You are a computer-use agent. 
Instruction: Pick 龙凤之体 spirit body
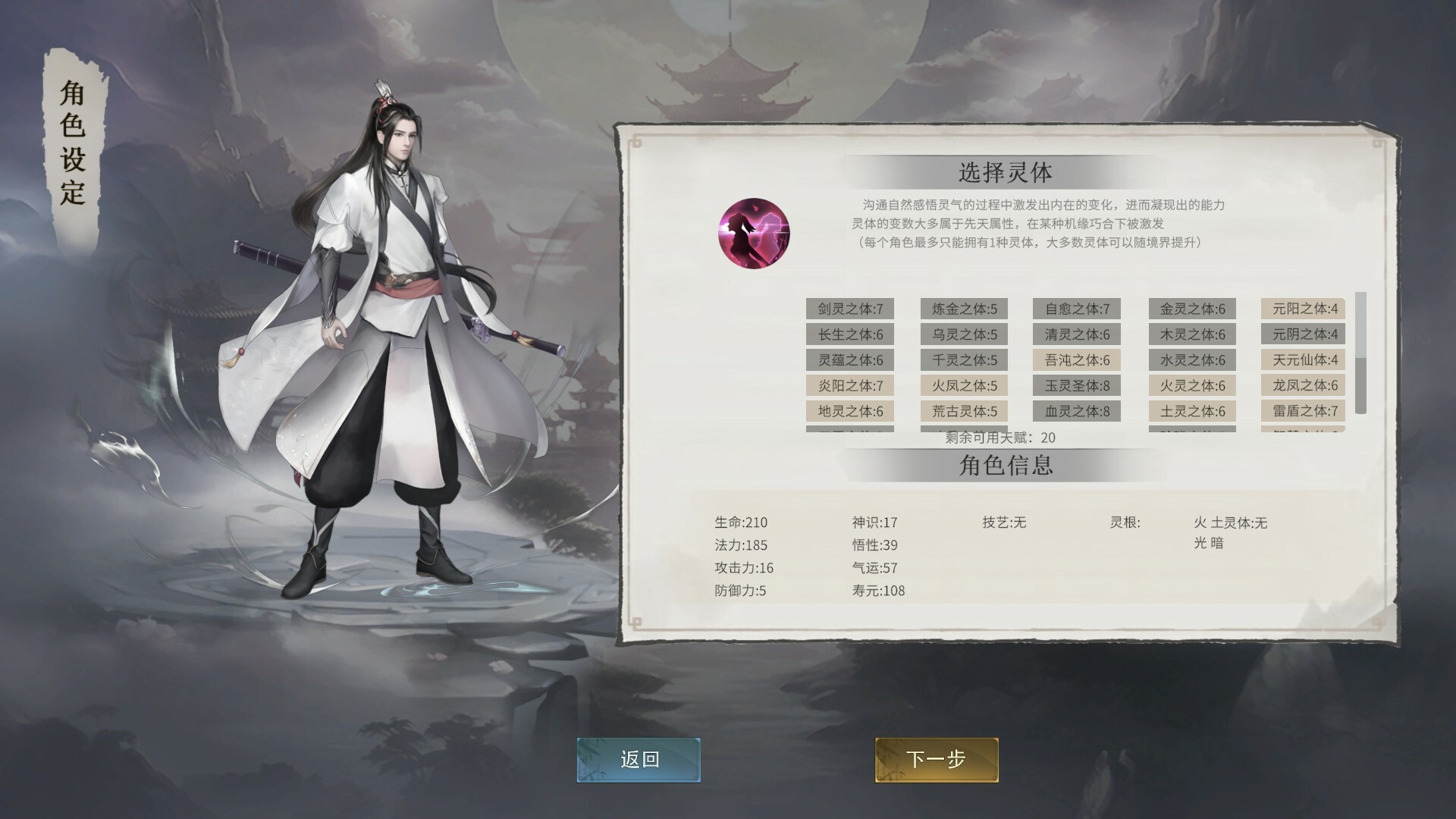[x=1303, y=386]
